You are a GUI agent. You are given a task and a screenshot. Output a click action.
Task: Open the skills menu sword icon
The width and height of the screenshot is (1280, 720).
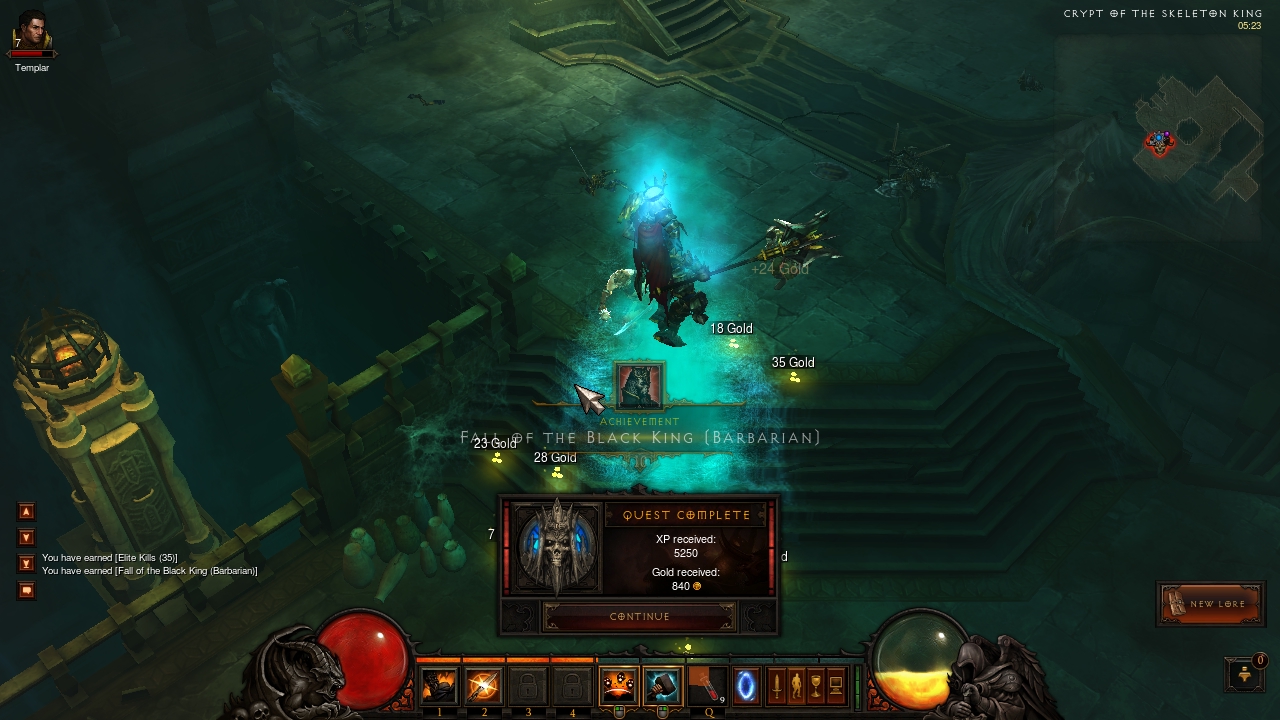click(x=776, y=687)
